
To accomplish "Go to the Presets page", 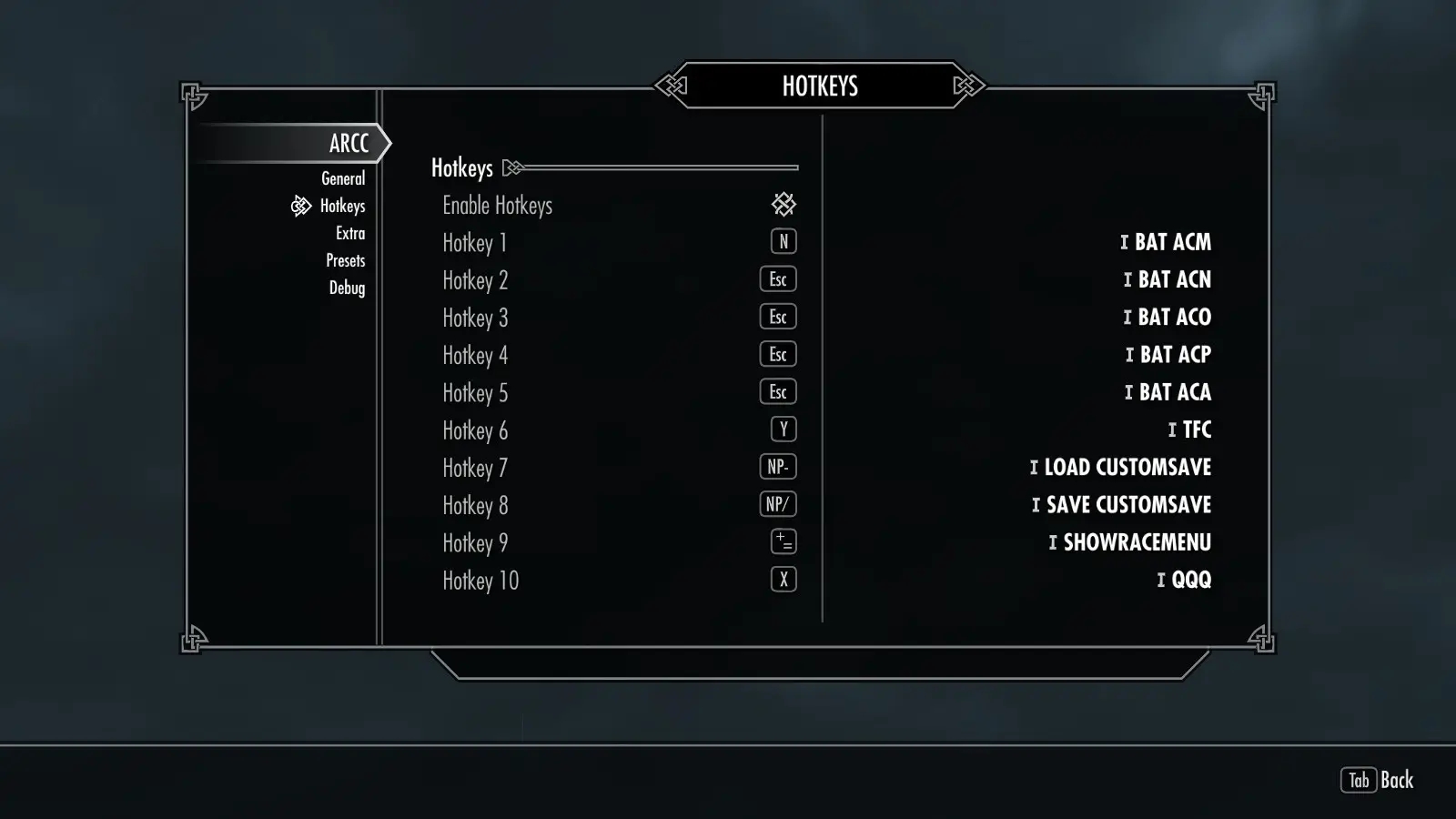I will point(346,260).
